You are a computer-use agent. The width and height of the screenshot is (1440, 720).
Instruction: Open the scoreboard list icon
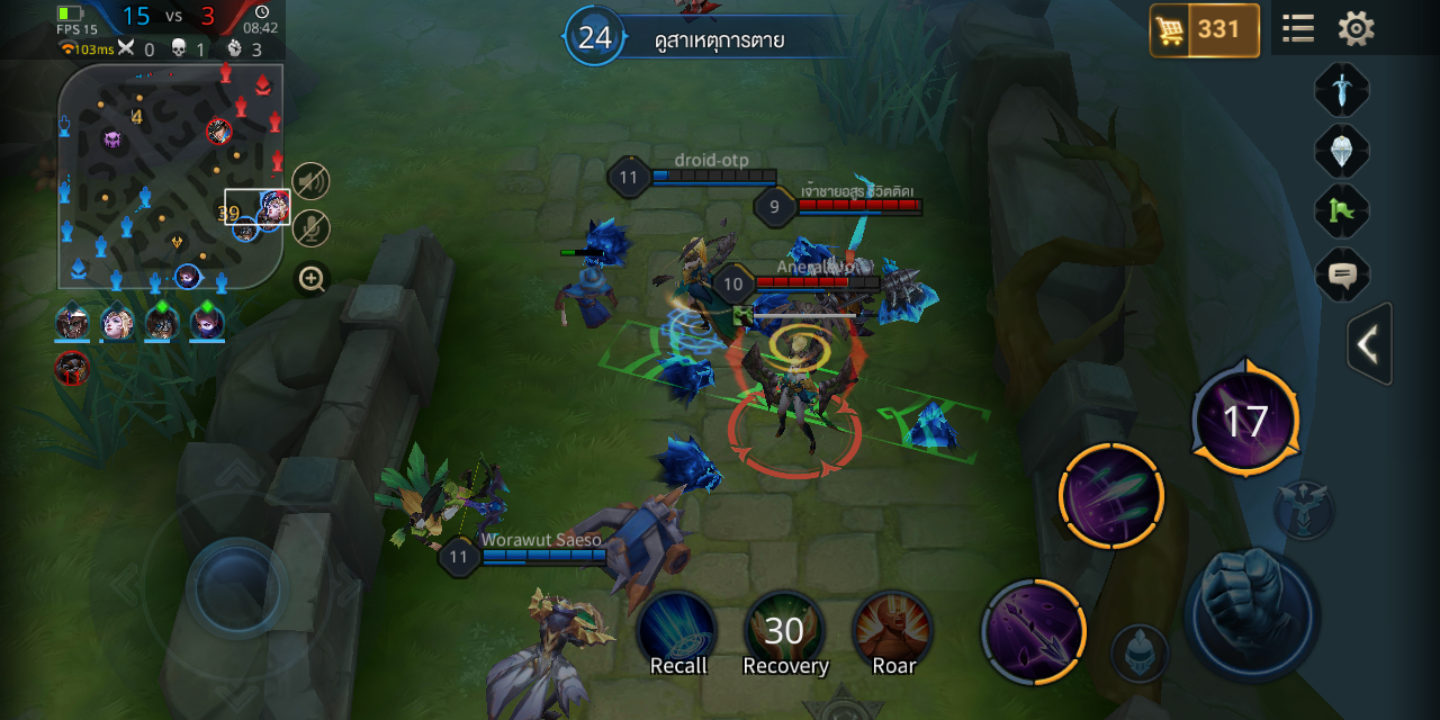[x=1298, y=28]
